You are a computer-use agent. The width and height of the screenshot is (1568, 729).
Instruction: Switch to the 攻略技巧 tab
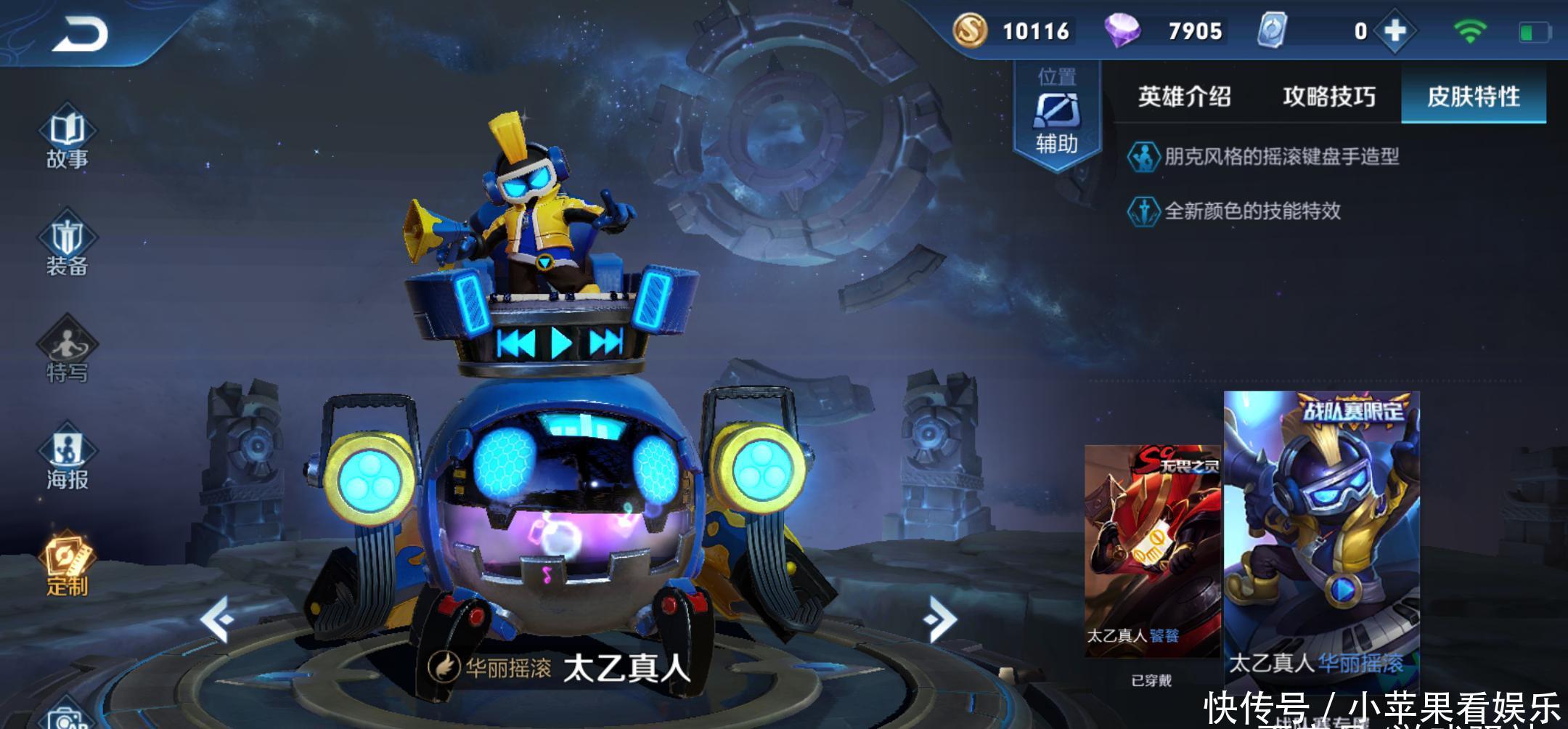(1328, 97)
